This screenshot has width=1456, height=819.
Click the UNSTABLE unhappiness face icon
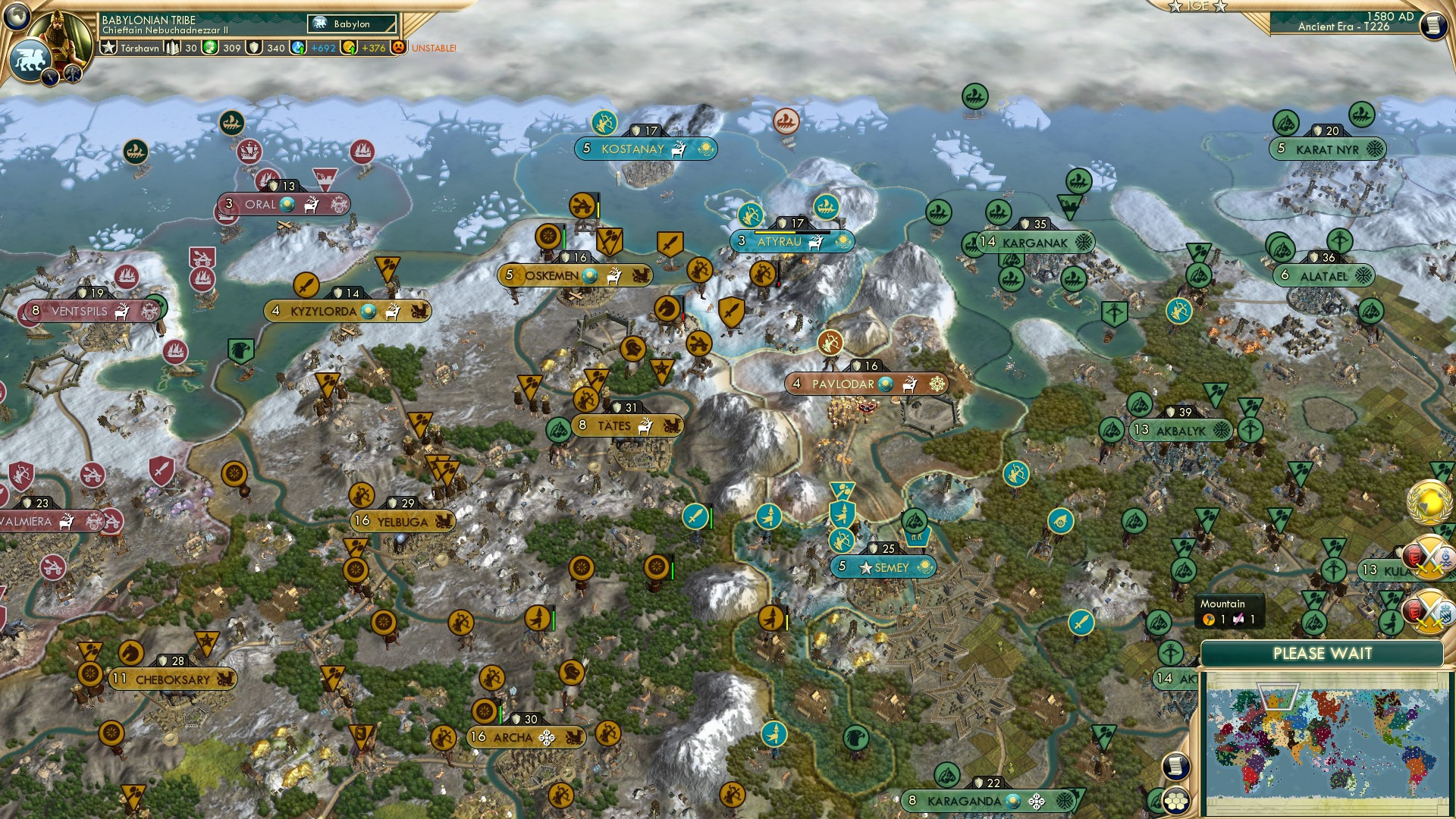point(400,49)
